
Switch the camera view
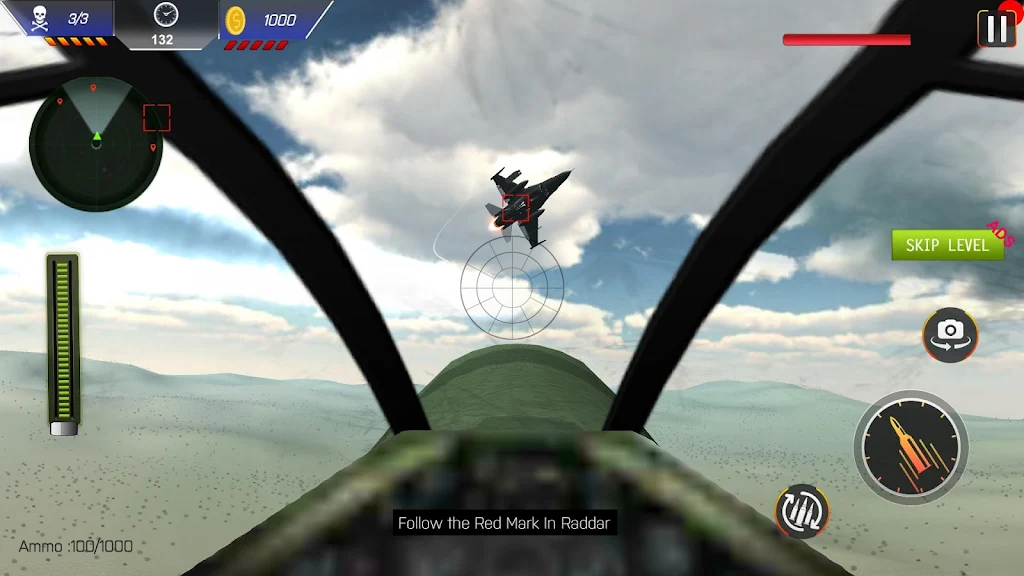(950, 334)
